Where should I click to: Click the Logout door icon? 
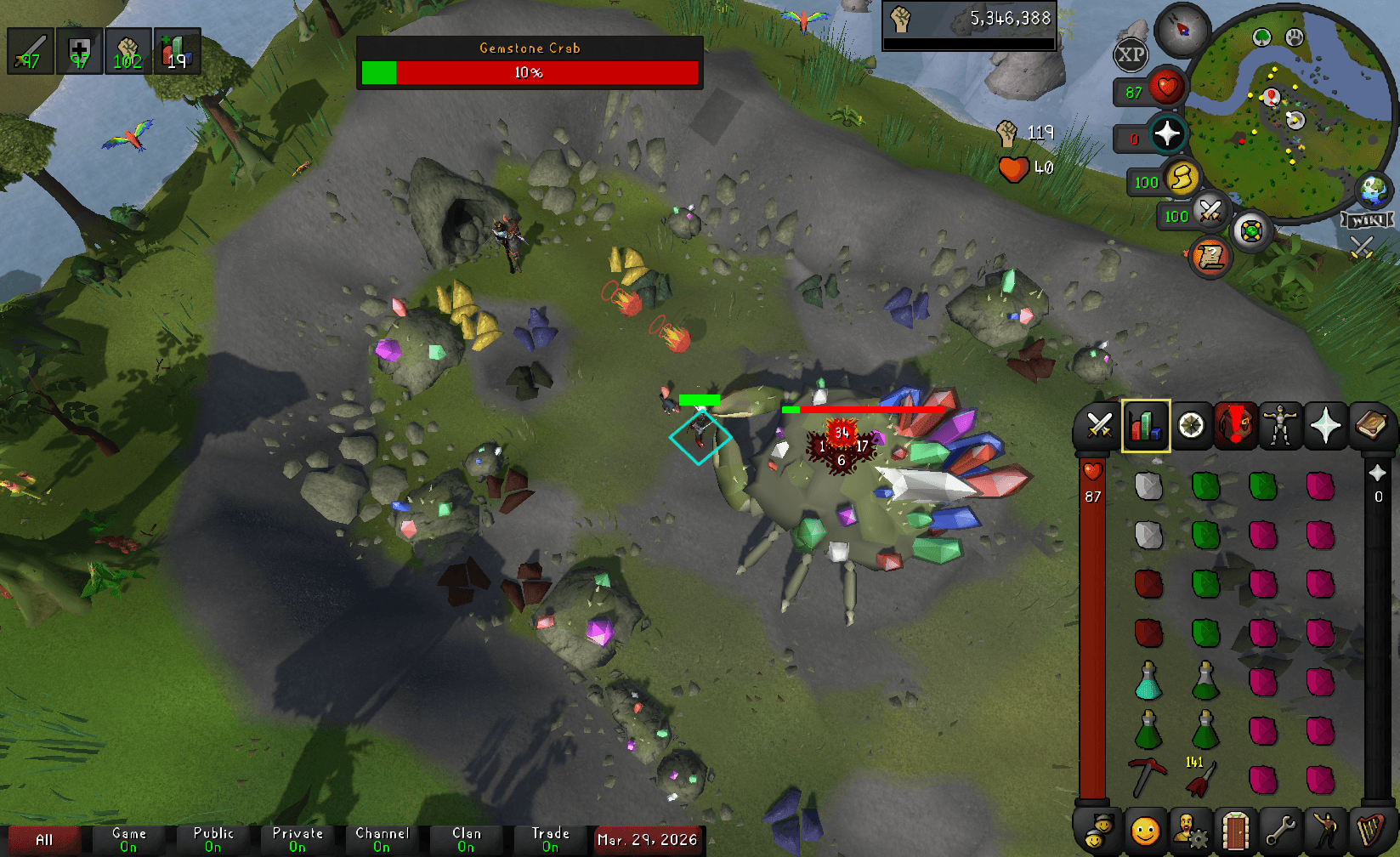pyautogui.click(x=1237, y=831)
